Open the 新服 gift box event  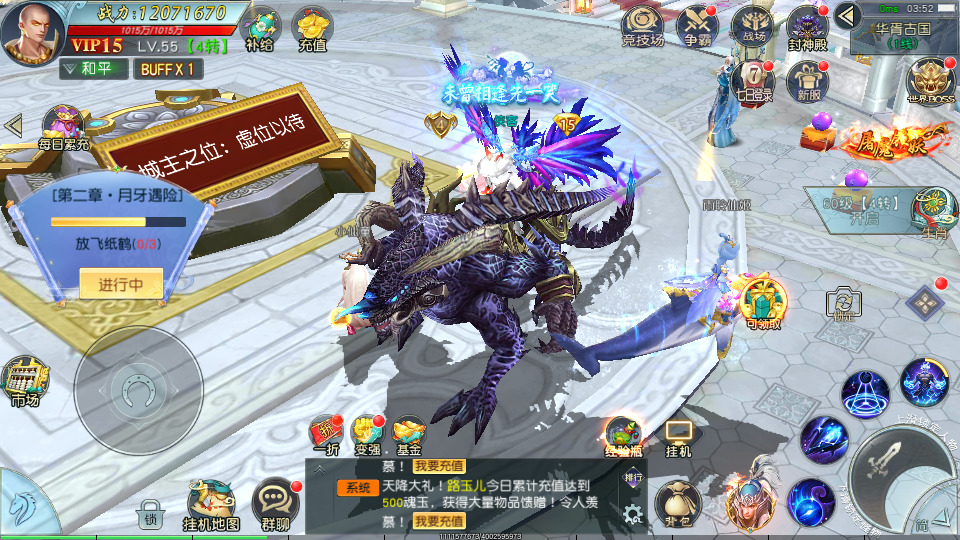(x=809, y=80)
